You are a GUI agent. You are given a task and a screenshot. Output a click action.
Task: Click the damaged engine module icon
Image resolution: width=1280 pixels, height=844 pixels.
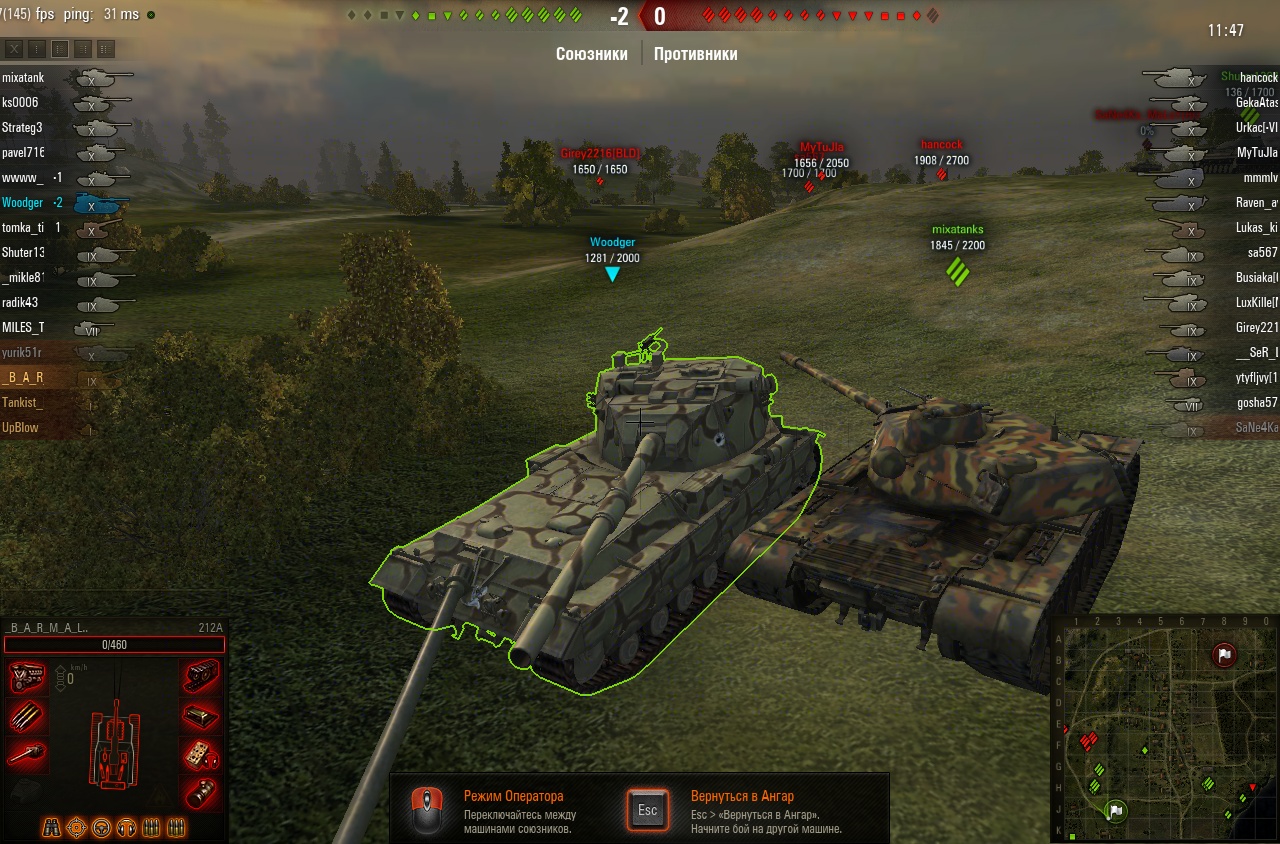click(27, 677)
